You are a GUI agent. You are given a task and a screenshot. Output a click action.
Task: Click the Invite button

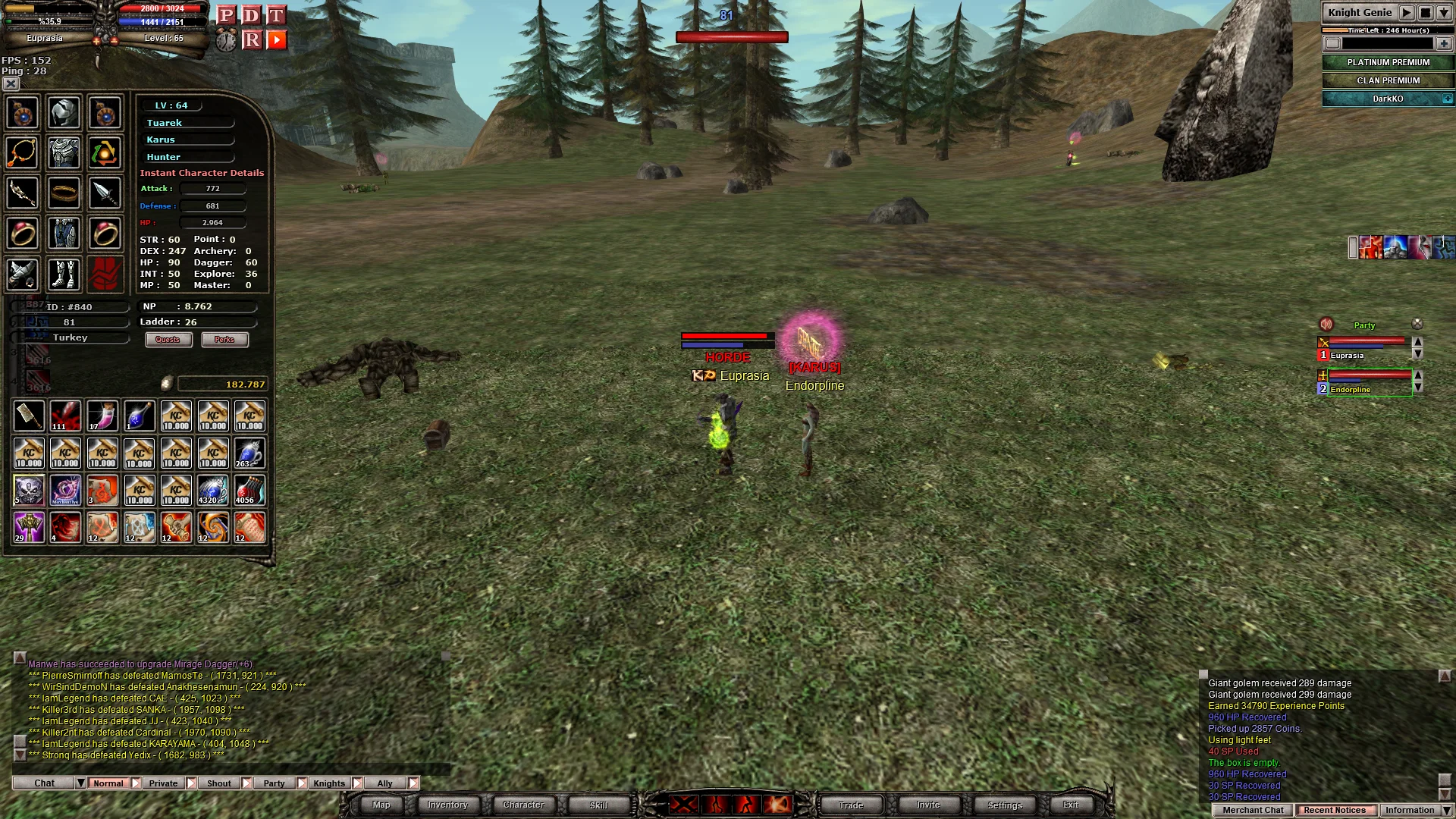click(x=927, y=805)
